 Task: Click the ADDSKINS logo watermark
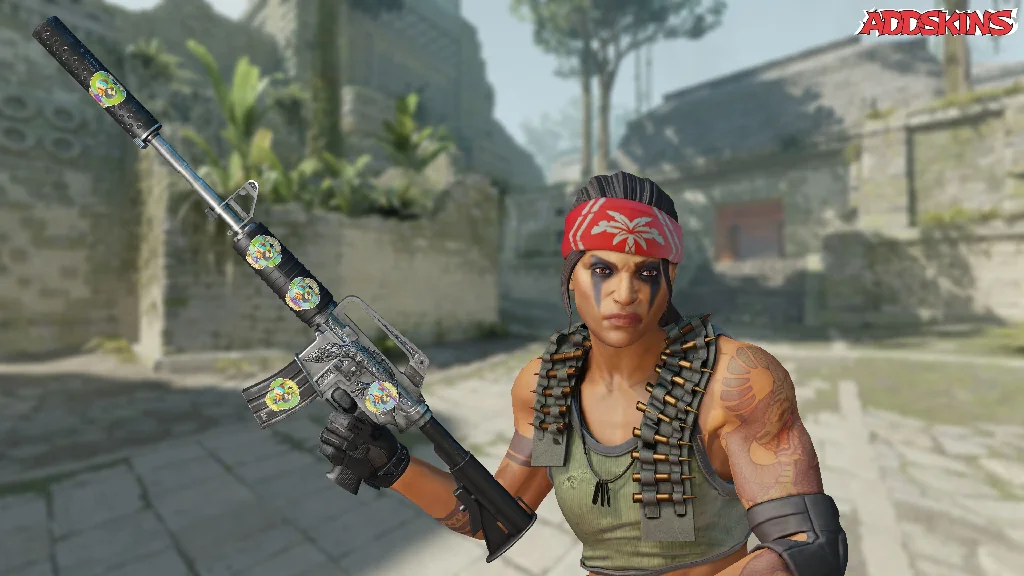[x=936, y=23]
